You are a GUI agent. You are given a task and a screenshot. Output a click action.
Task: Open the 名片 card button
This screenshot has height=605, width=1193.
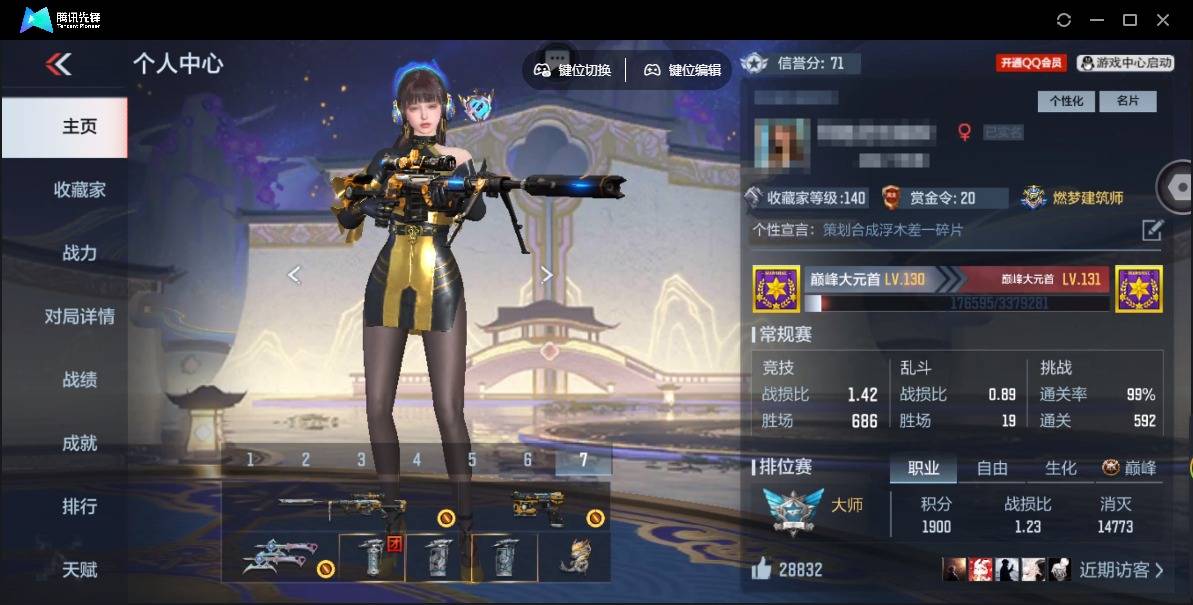tap(1127, 101)
